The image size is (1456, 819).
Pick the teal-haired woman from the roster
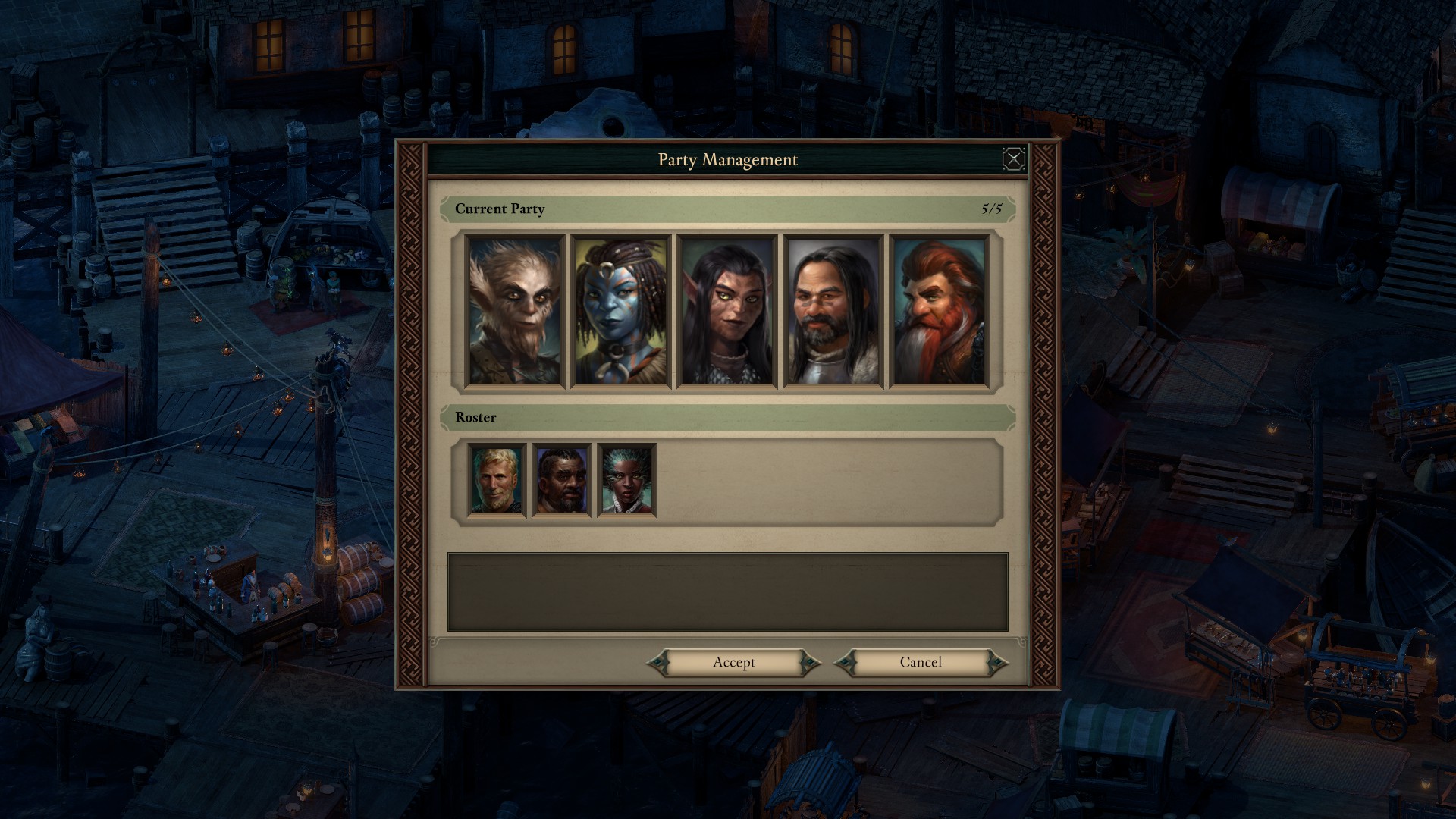pyautogui.click(x=627, y=481)
